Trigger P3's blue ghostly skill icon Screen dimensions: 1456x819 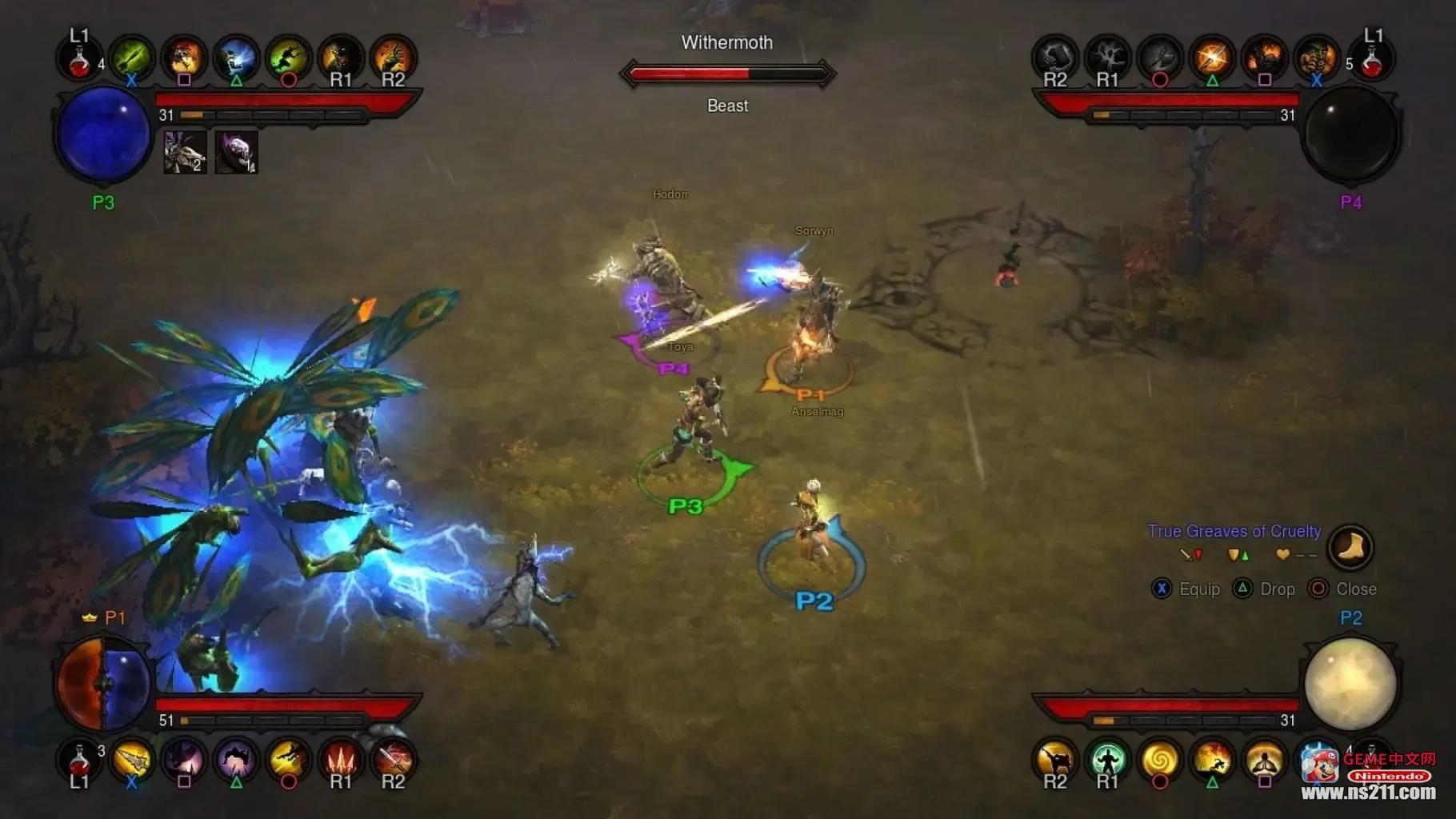click(236, 58)
